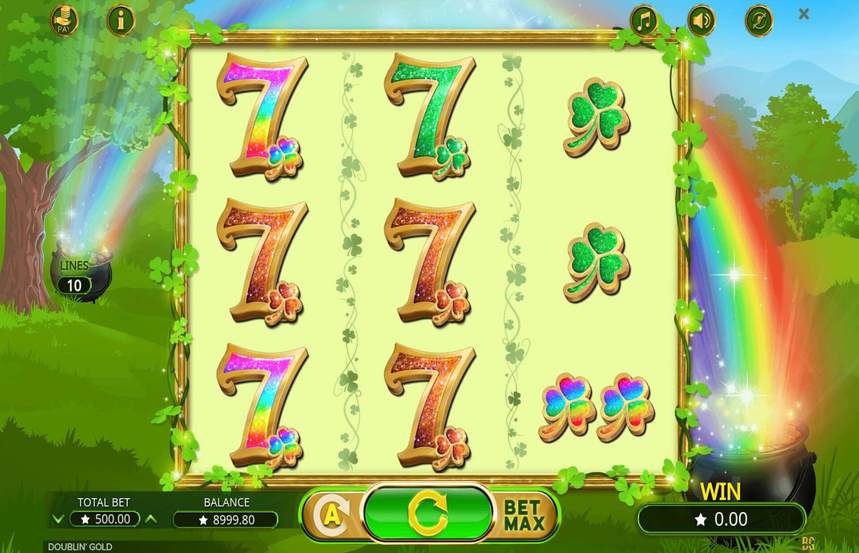Screen dimensions: 859x553
Task: Close the game with the X
Action: click(804, 15)
